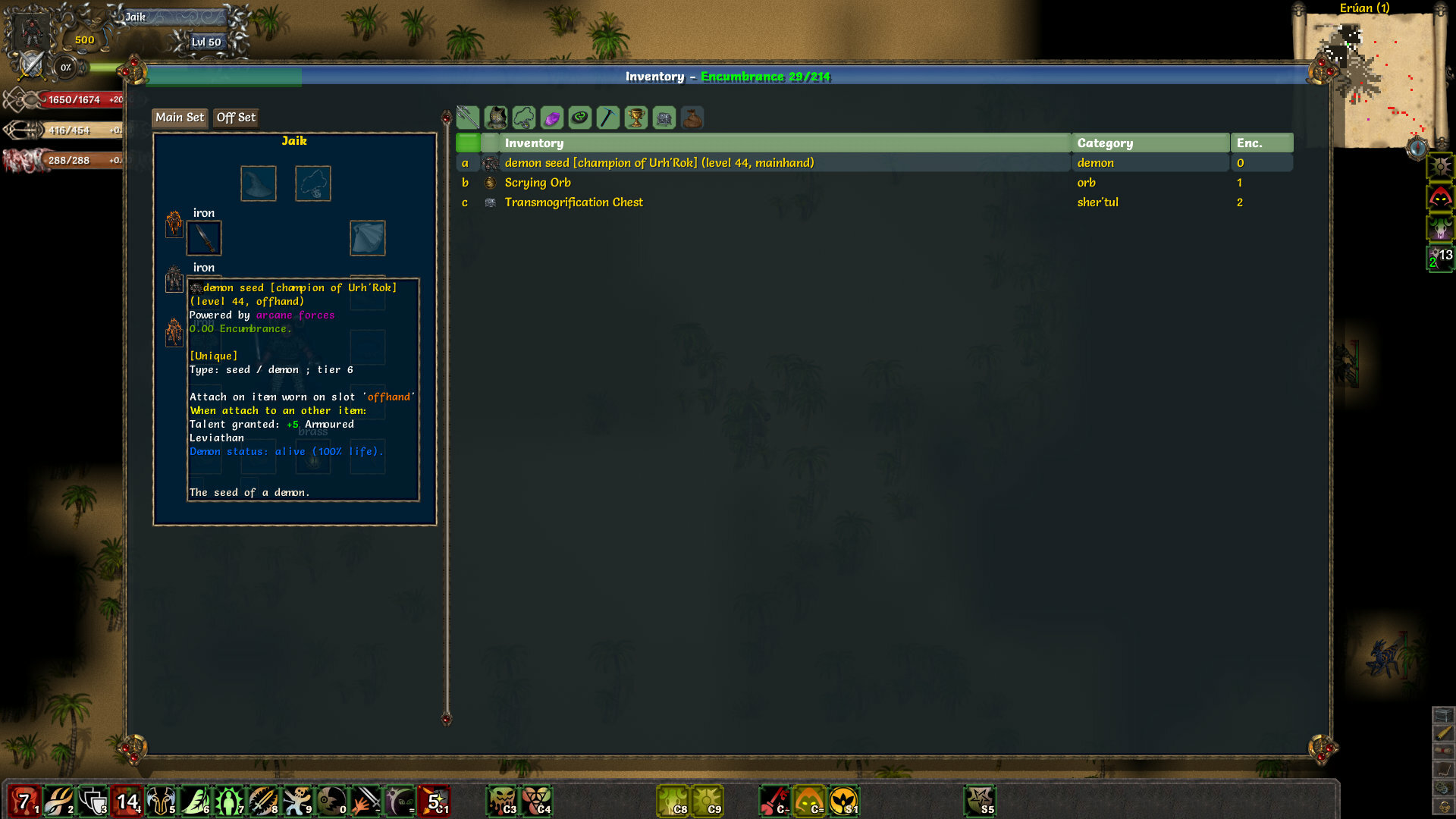
Task: Open the chest filter icon
Action: tap(664, 118)
